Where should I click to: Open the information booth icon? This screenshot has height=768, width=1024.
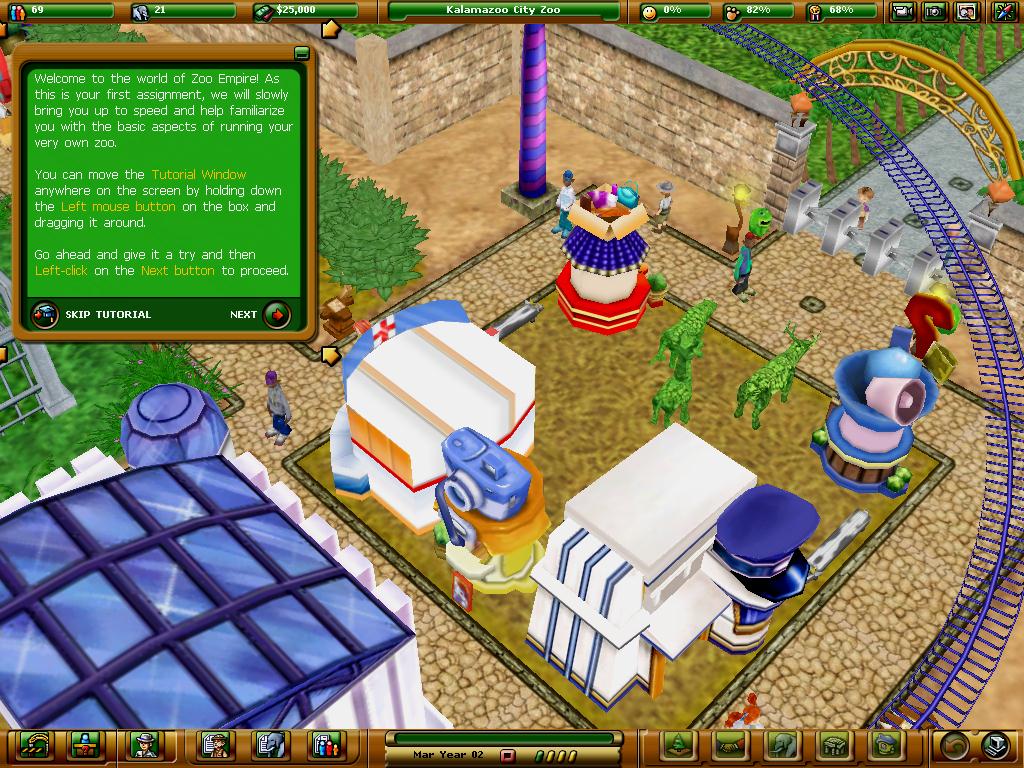(x=84, y=745)
